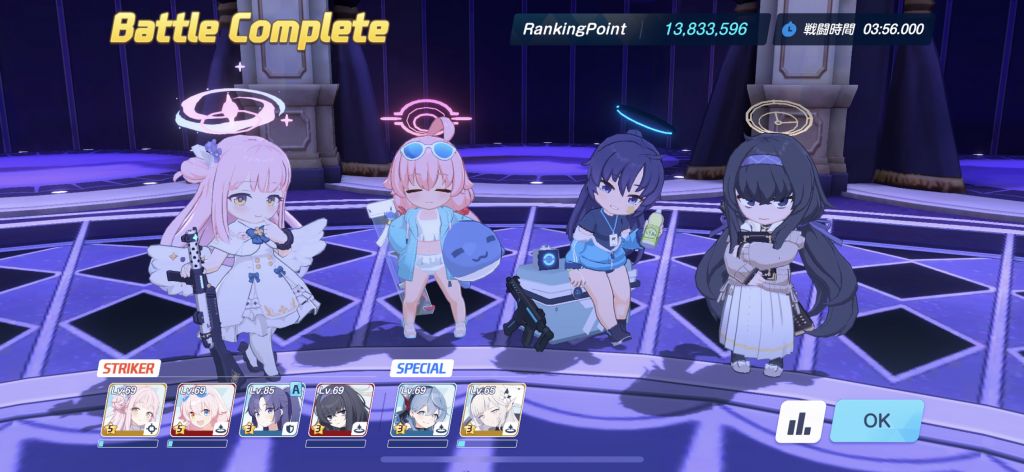Select the black-haired Lv.69 striker portrait
Screen dimensions: 1024x472
coord(344,410)
